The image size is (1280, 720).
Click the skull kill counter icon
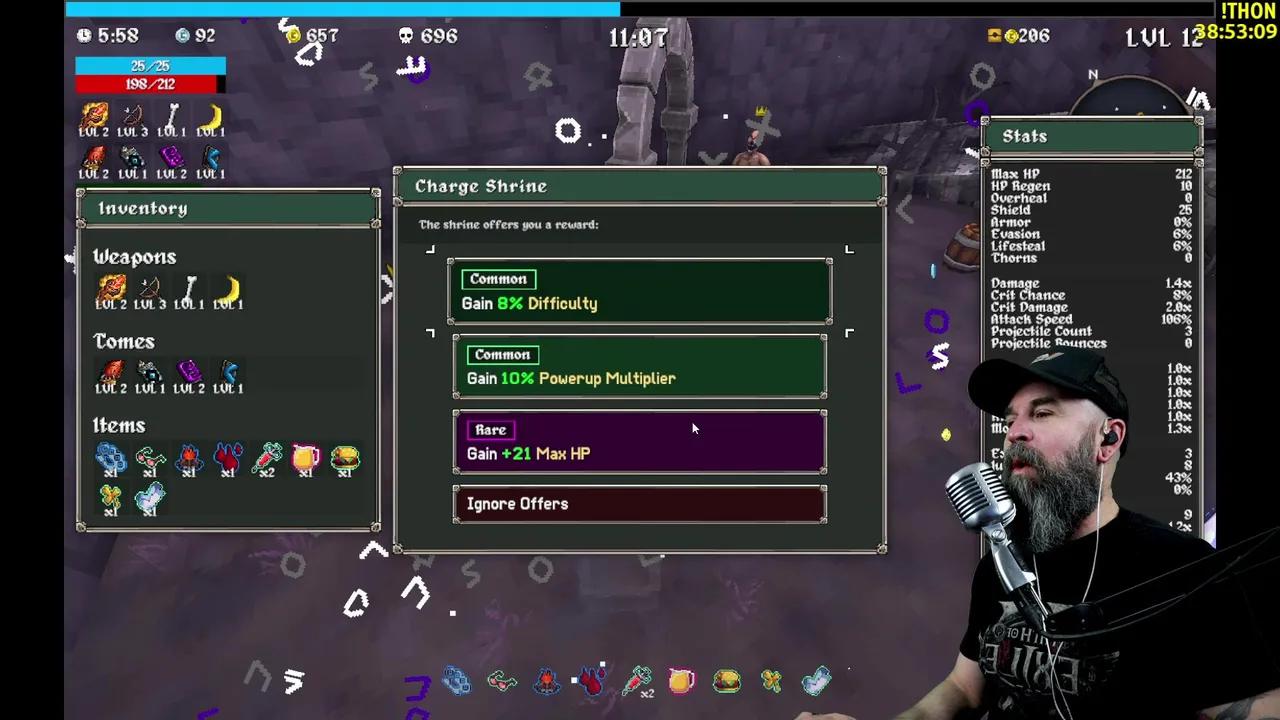[405, 36]
